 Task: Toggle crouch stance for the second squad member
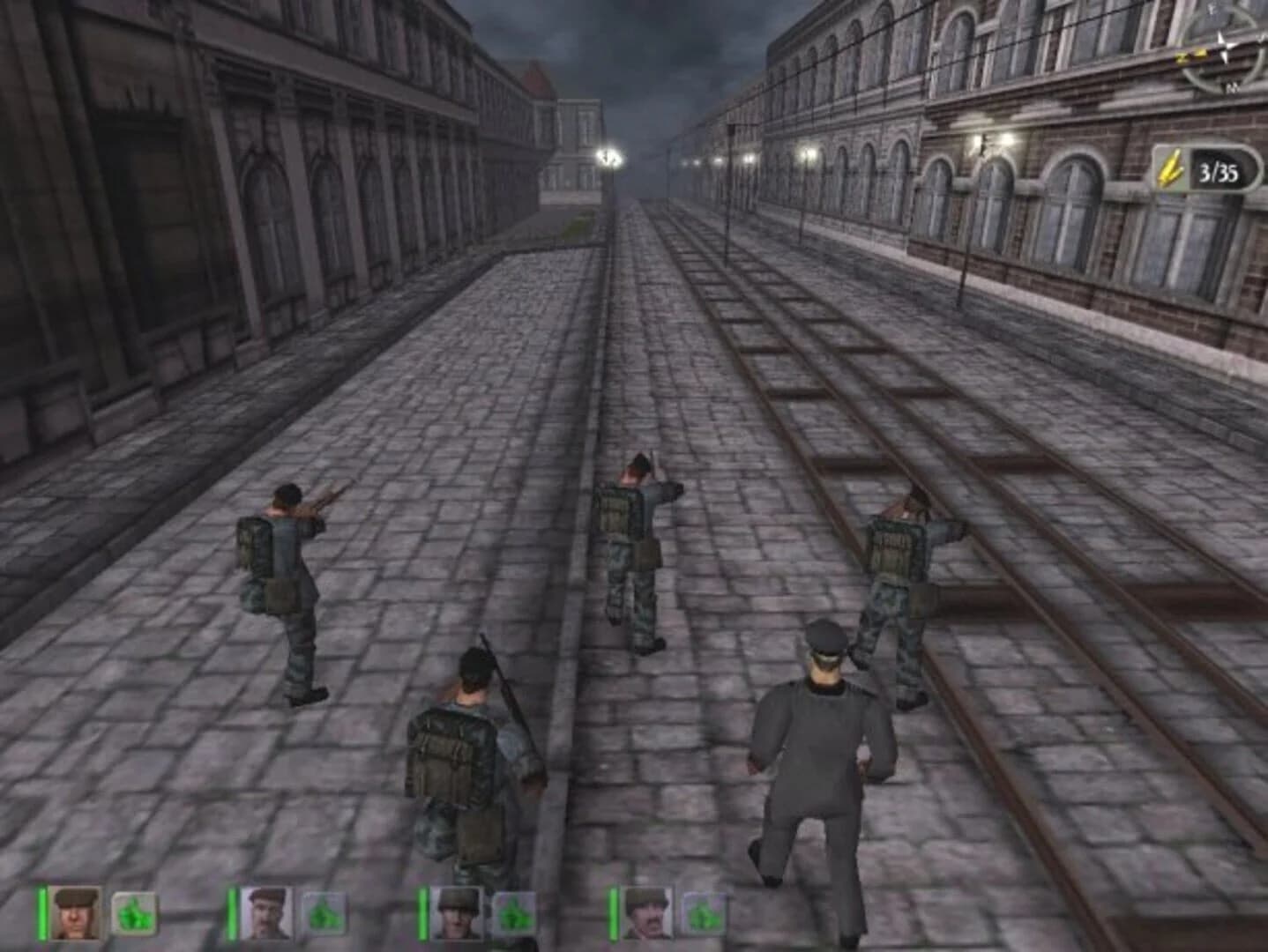(x=324, y=912)
